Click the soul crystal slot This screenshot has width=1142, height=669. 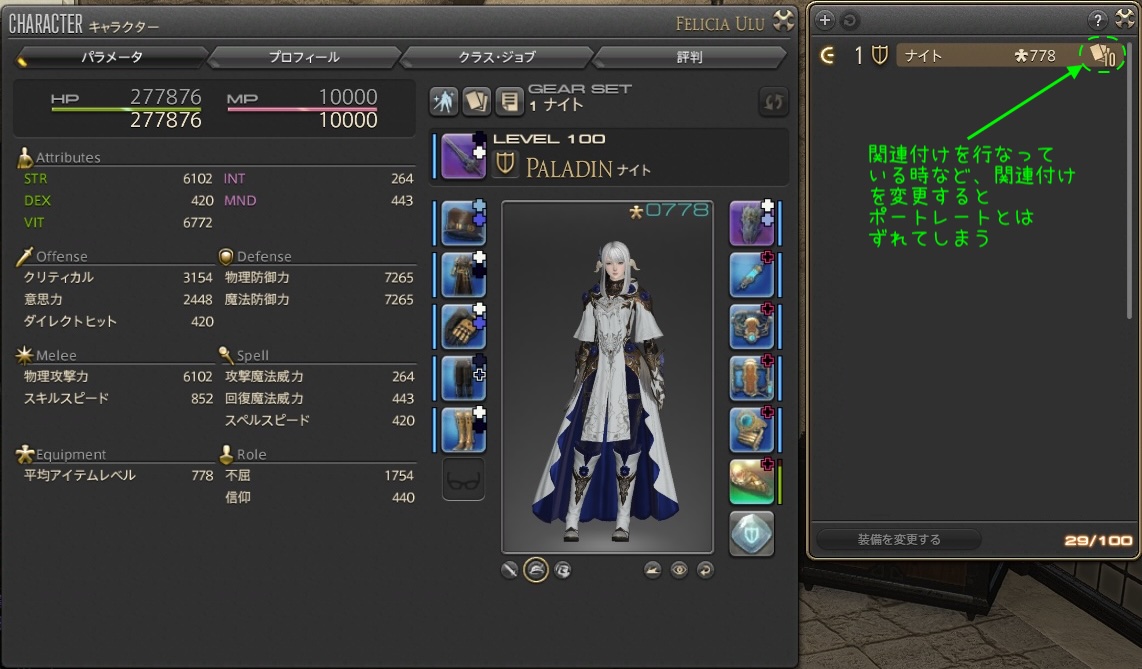(x=750, y=532)
